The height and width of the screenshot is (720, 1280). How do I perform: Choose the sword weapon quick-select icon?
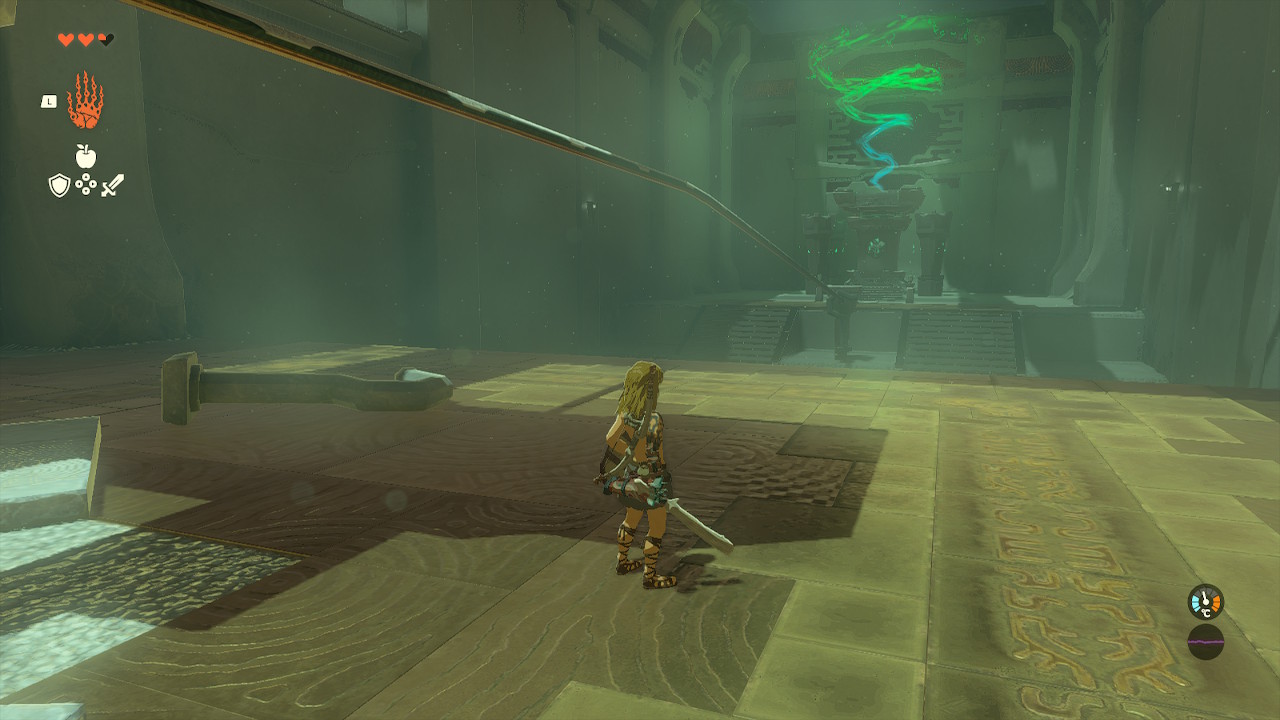[x=113, y=185]
